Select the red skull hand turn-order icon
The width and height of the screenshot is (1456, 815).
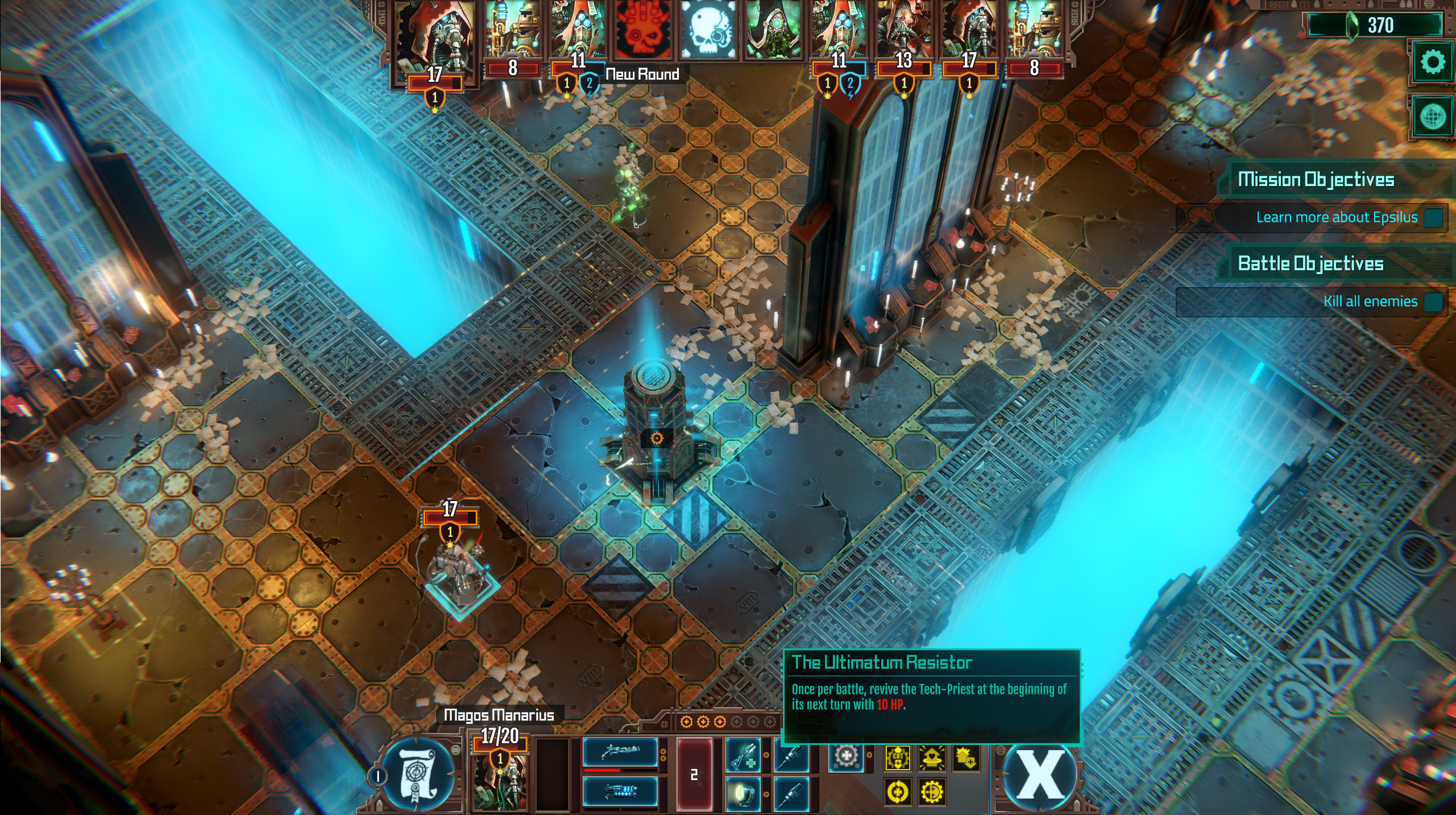click(642, 30)
